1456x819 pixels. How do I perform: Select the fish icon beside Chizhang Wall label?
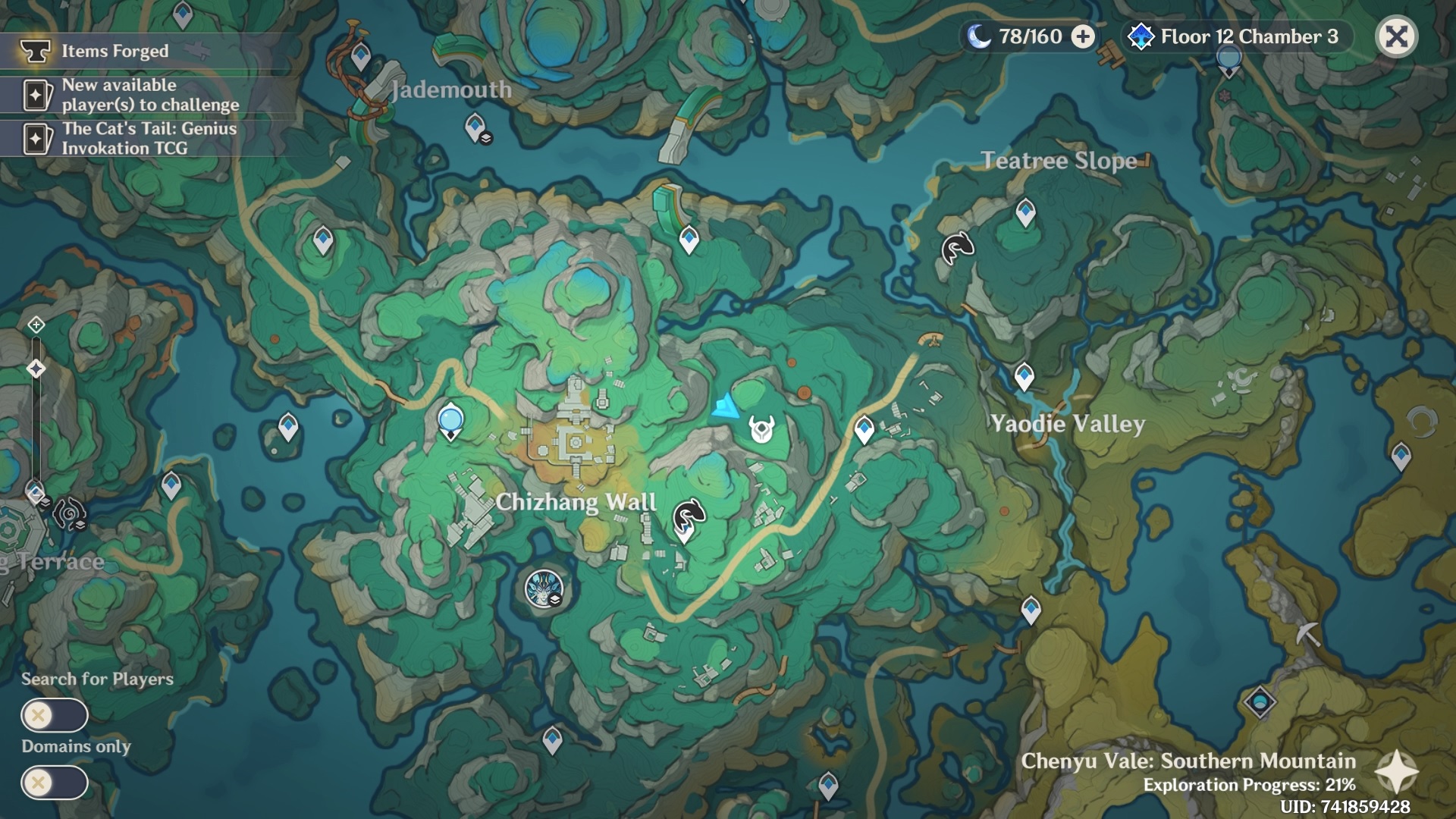pos(689,517)
